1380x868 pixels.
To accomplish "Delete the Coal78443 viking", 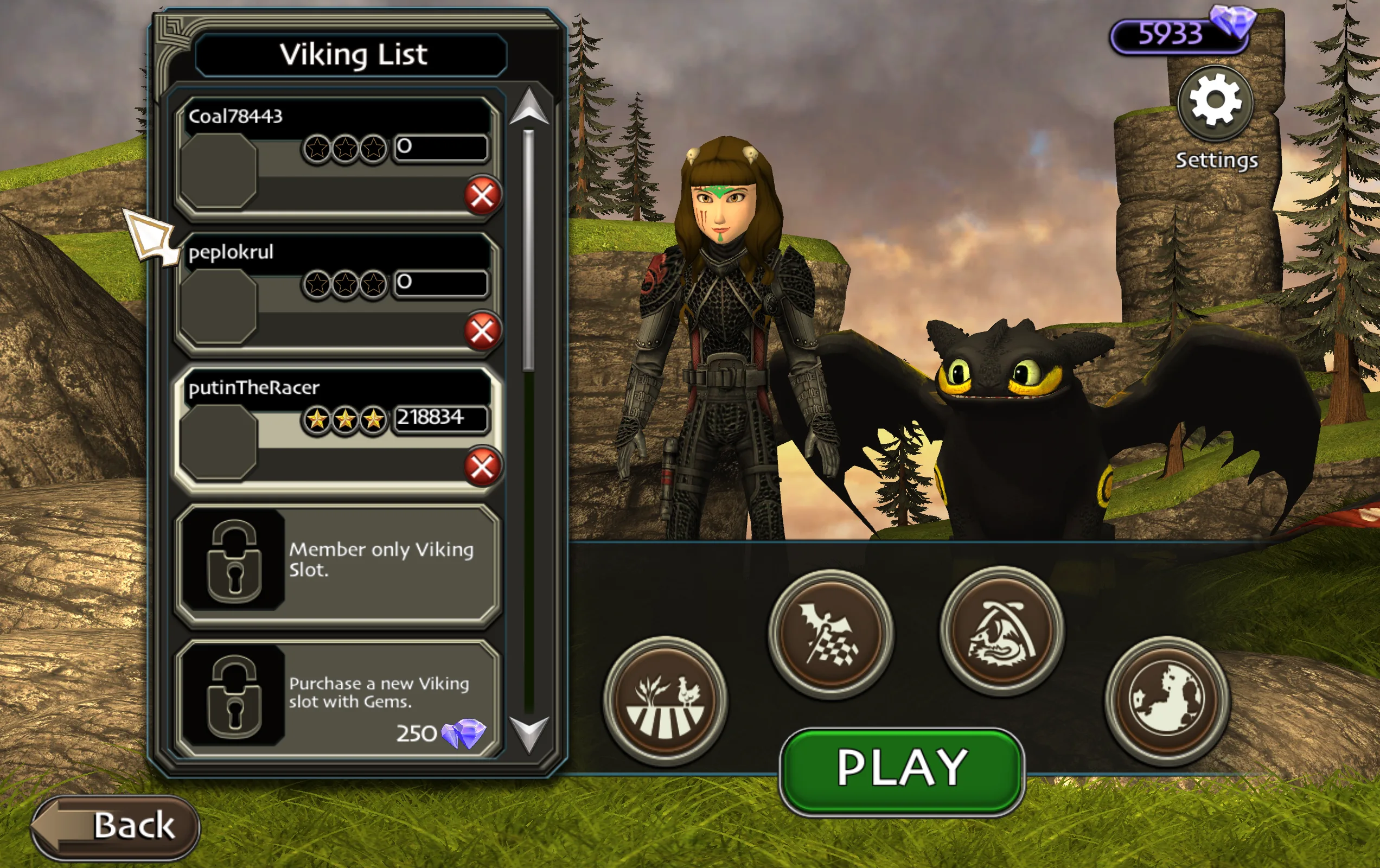I will click(482, 195).
